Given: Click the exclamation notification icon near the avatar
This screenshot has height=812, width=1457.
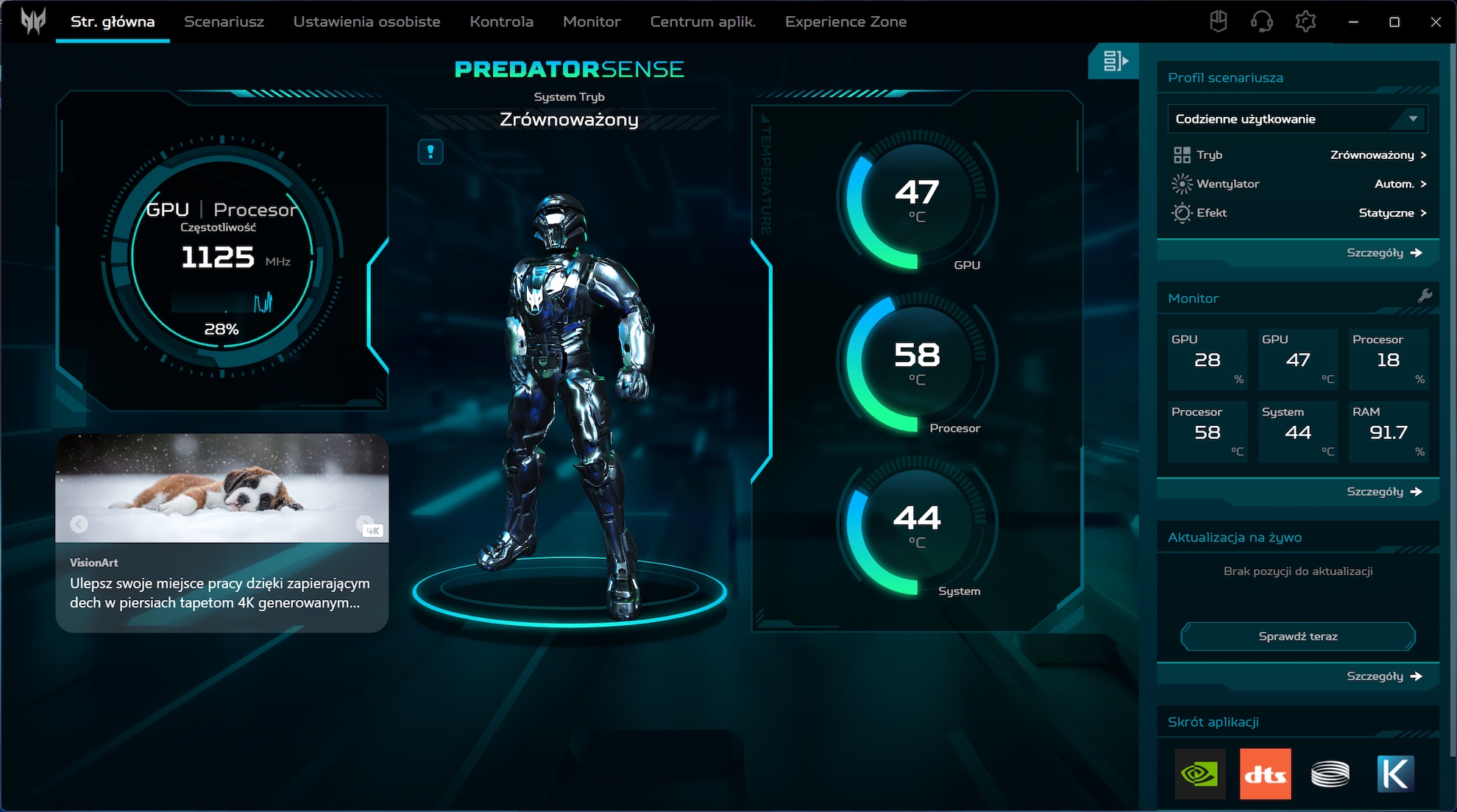Looking at the screenshot, I should pyautogui.click(x=431, y=152).
